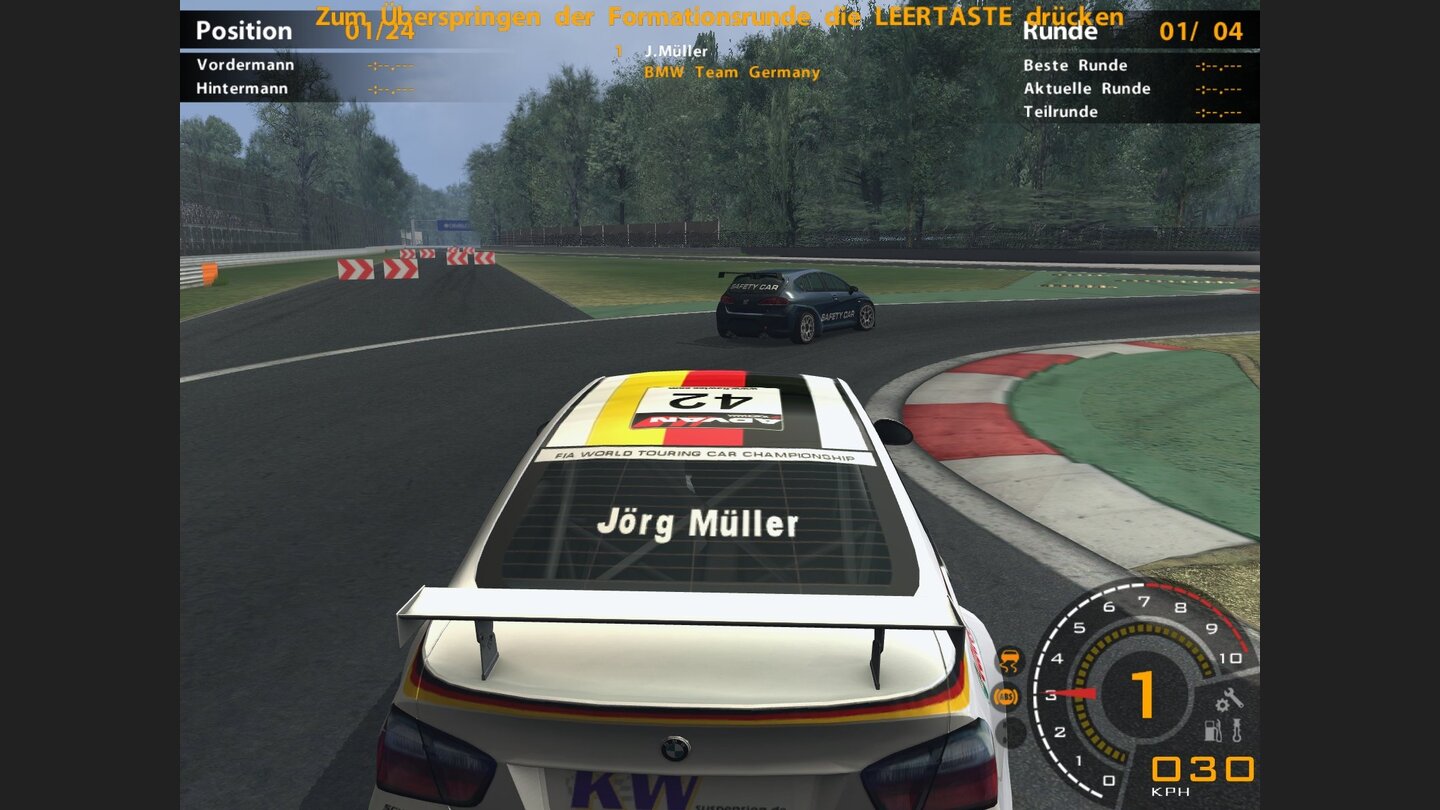The height and width of the screenshot is (810, 1440).
Task: Open the wrench and gear repair icon
Action: tap(1230, 700)
